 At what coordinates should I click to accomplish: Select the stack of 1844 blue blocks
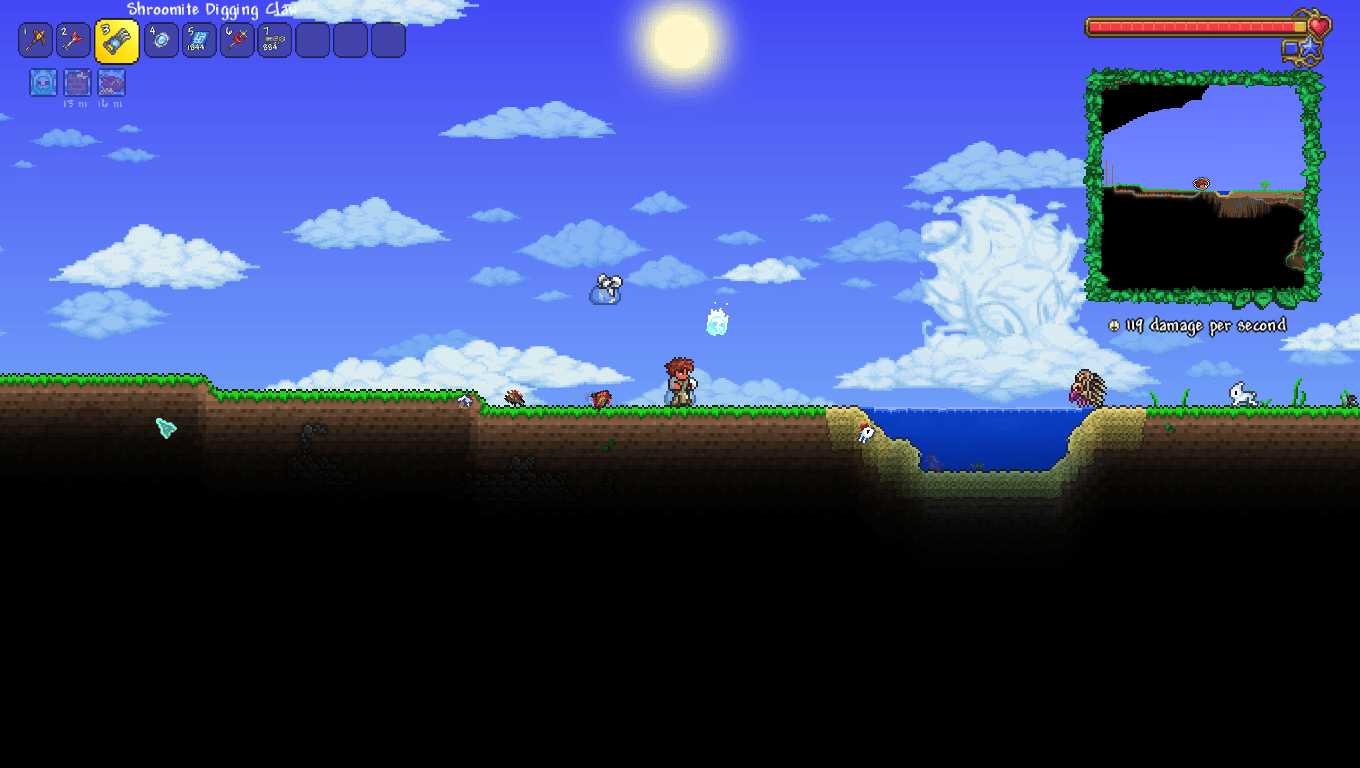pos(199,40)
